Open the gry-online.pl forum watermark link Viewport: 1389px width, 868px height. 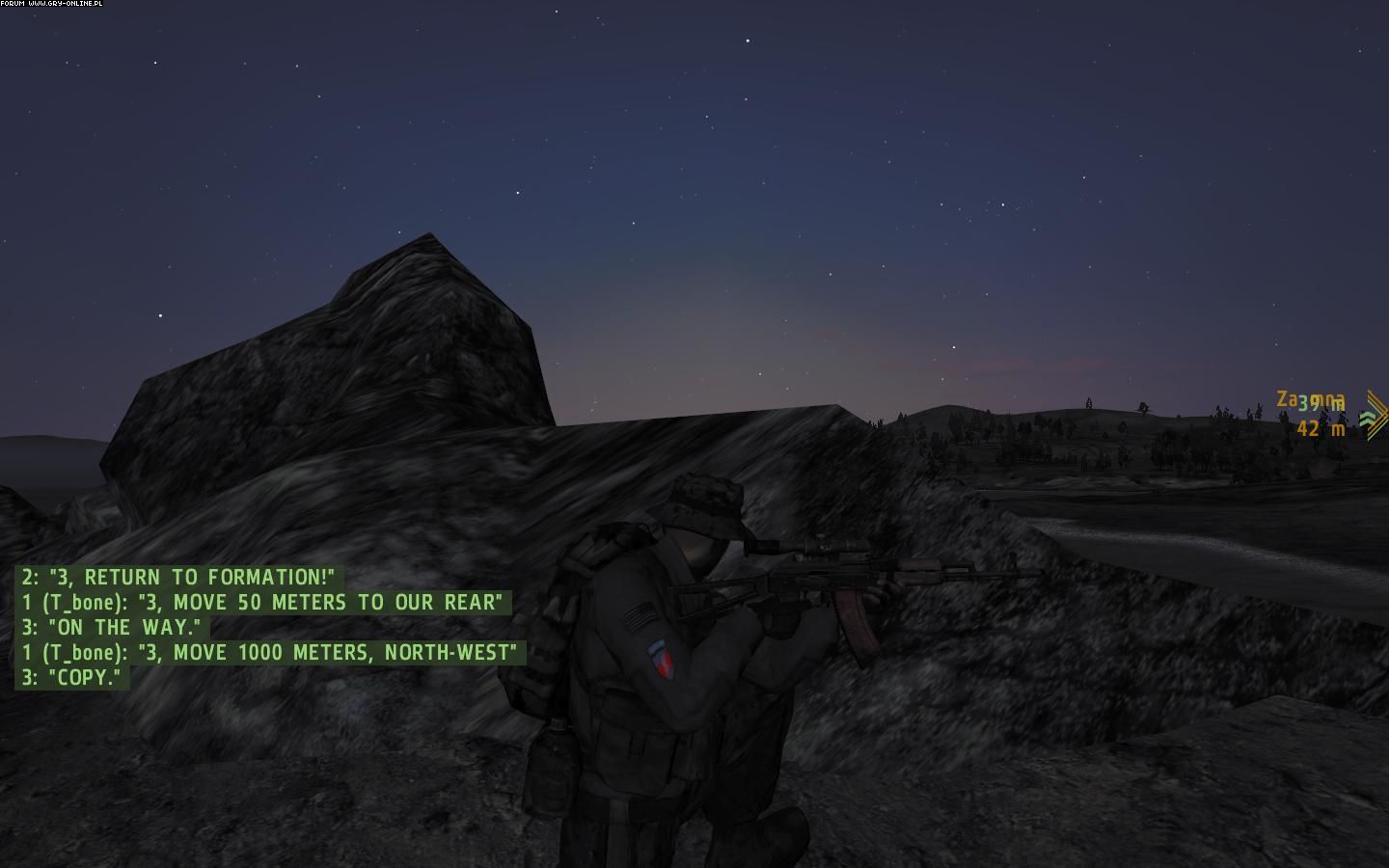52,4
